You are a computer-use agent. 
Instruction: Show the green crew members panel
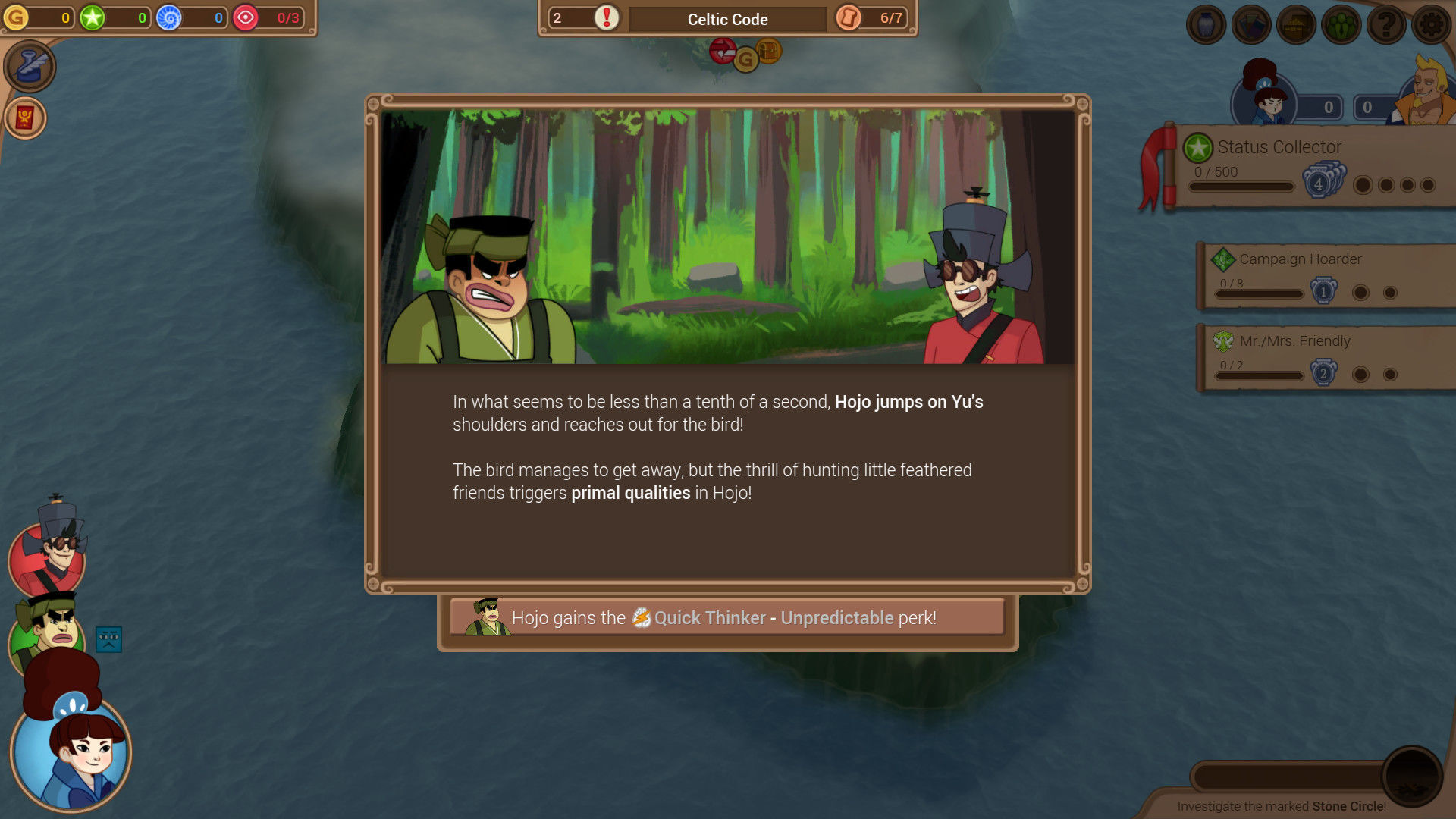pos(1341,25)
